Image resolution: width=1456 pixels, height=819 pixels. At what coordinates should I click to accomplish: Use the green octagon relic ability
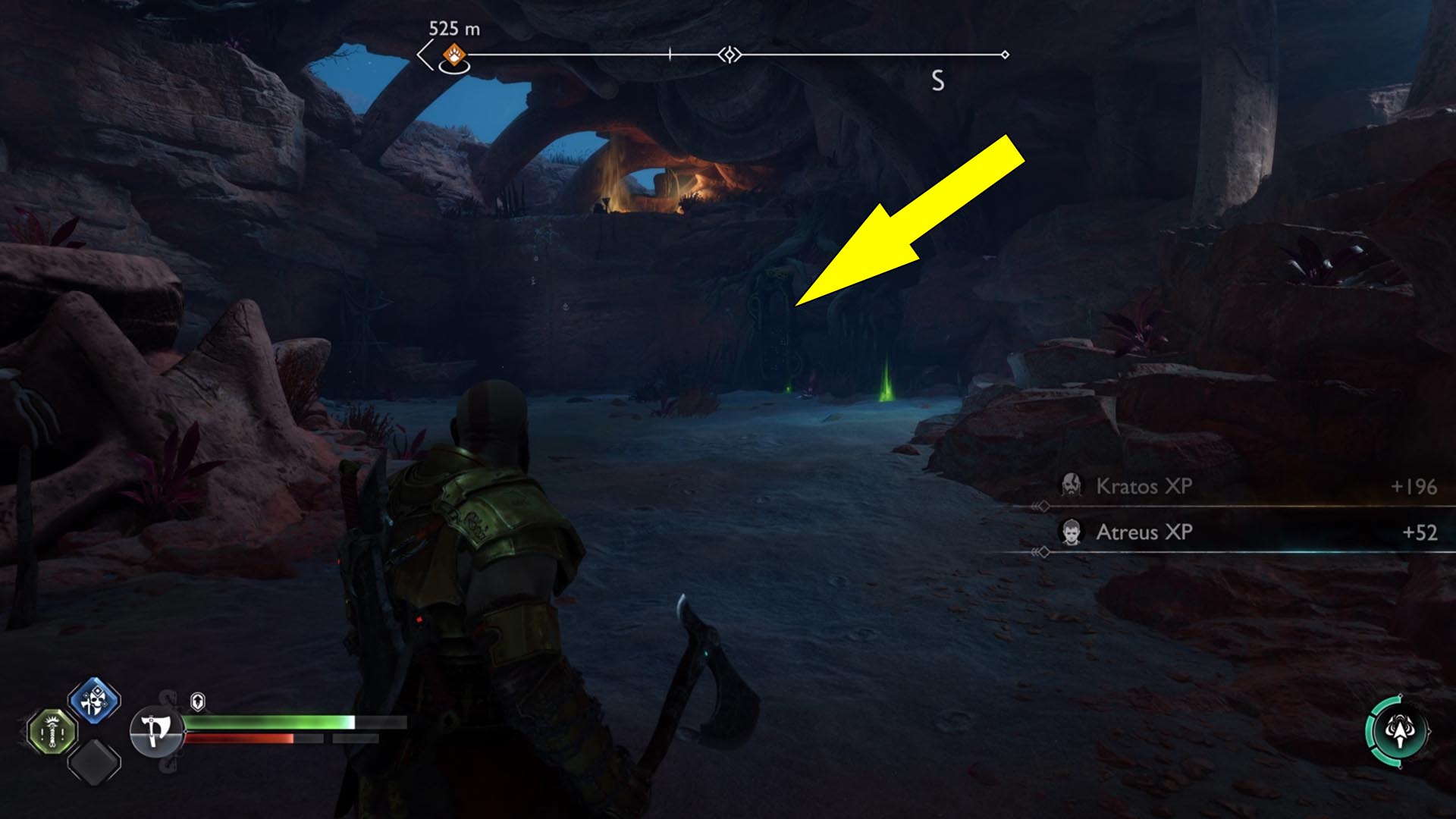pos(52,733)
